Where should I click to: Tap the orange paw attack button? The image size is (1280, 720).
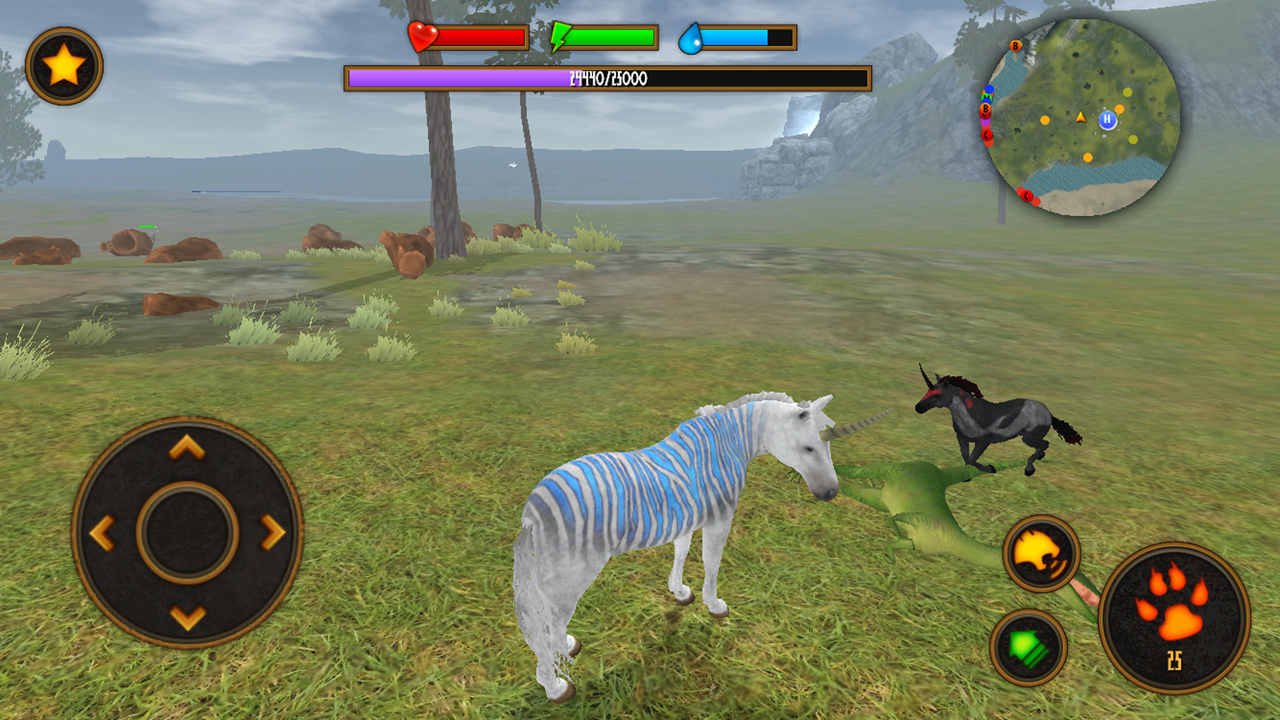click(x=1174, y=618)
